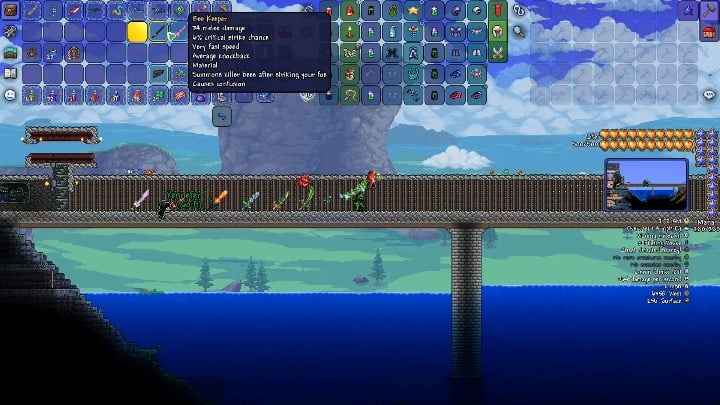Select the yellow star accessory slot

pyautogui.click(x=414, y=10)
